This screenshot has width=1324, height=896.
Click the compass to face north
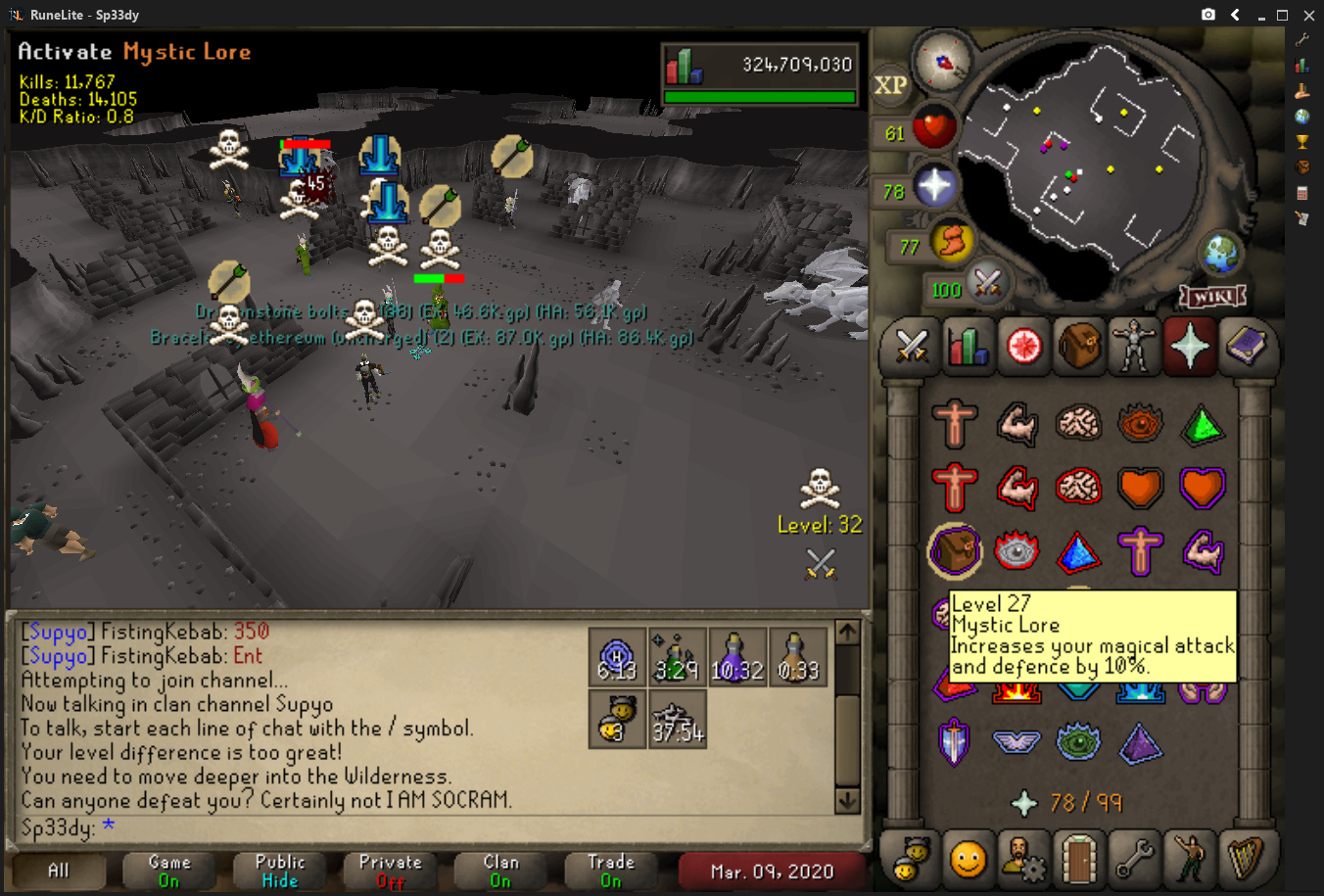(x=943, y=61)
